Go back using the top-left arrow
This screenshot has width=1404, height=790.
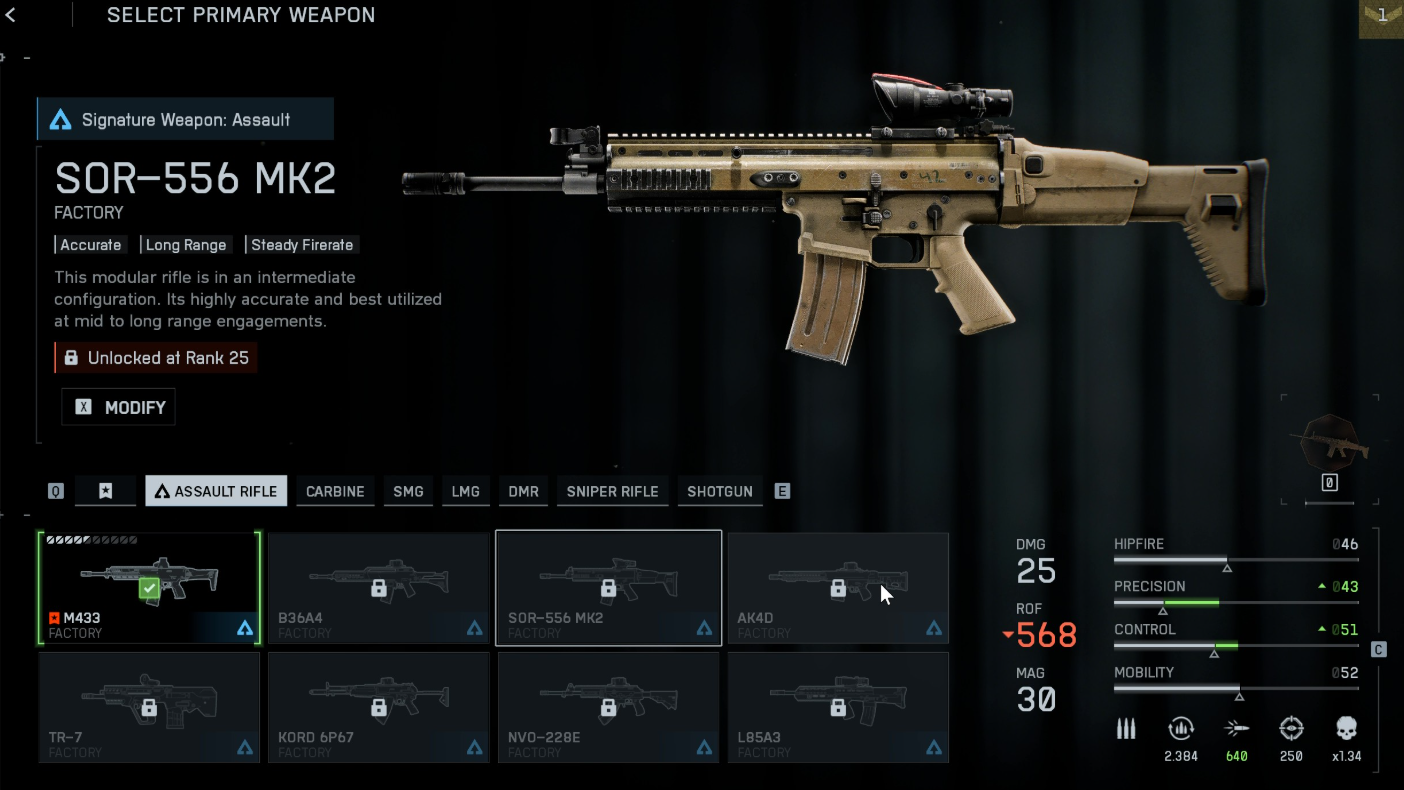point(11,15)
